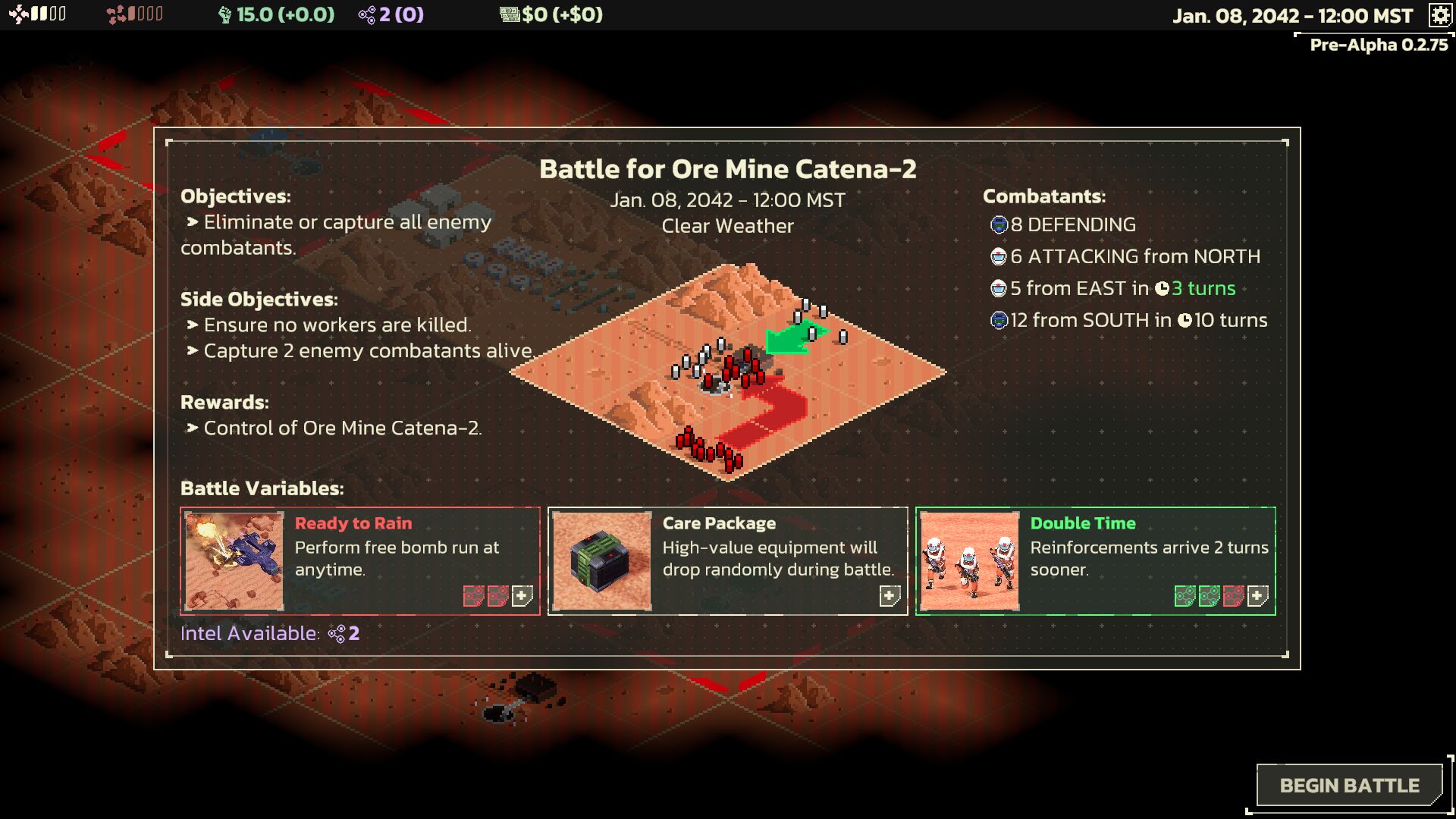Click the Battle Variables section header
Image resolution: width=1456 pixels, height=819 pixels.
pos(262,488)
